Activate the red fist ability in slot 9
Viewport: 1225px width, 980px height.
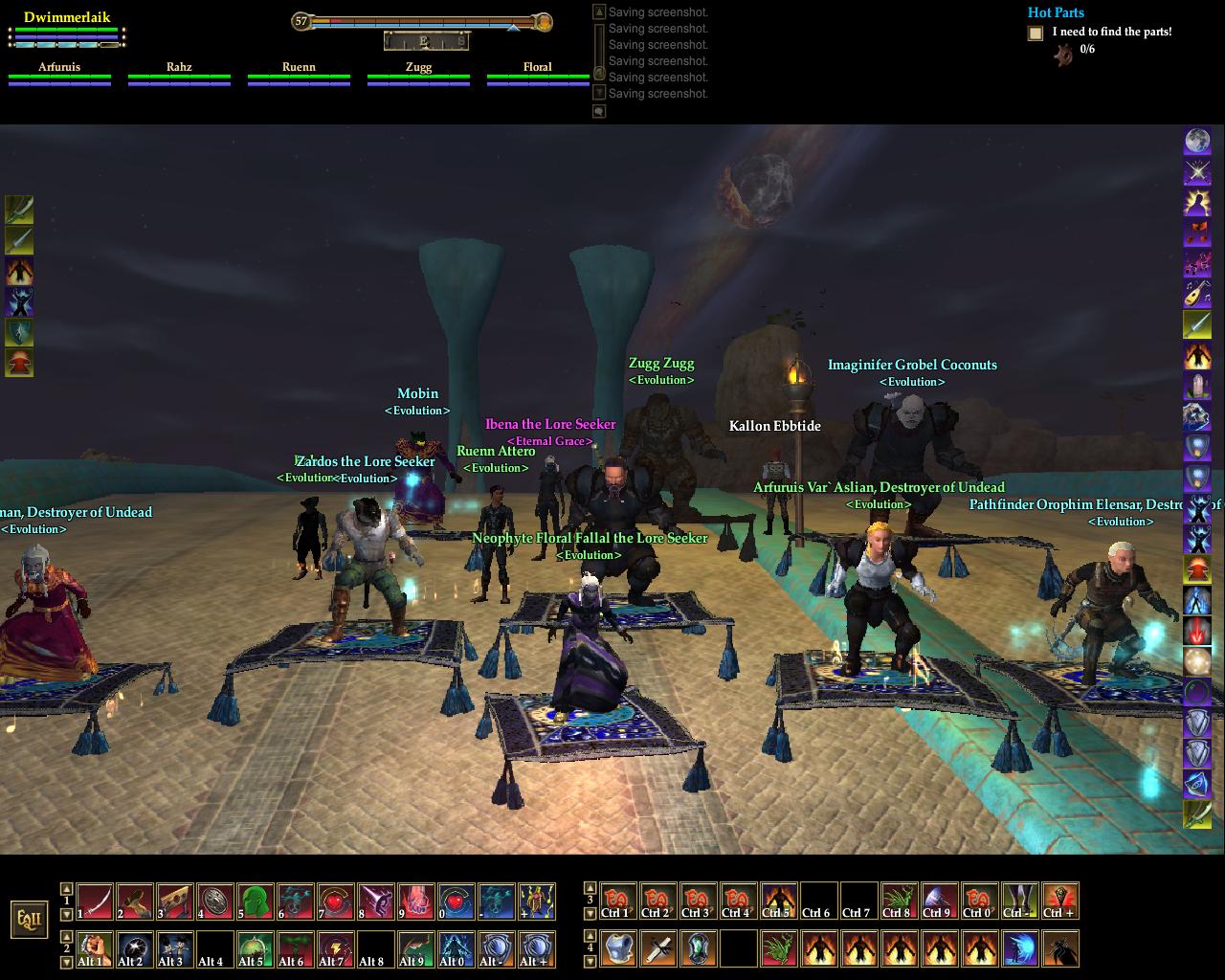[416, 902]
